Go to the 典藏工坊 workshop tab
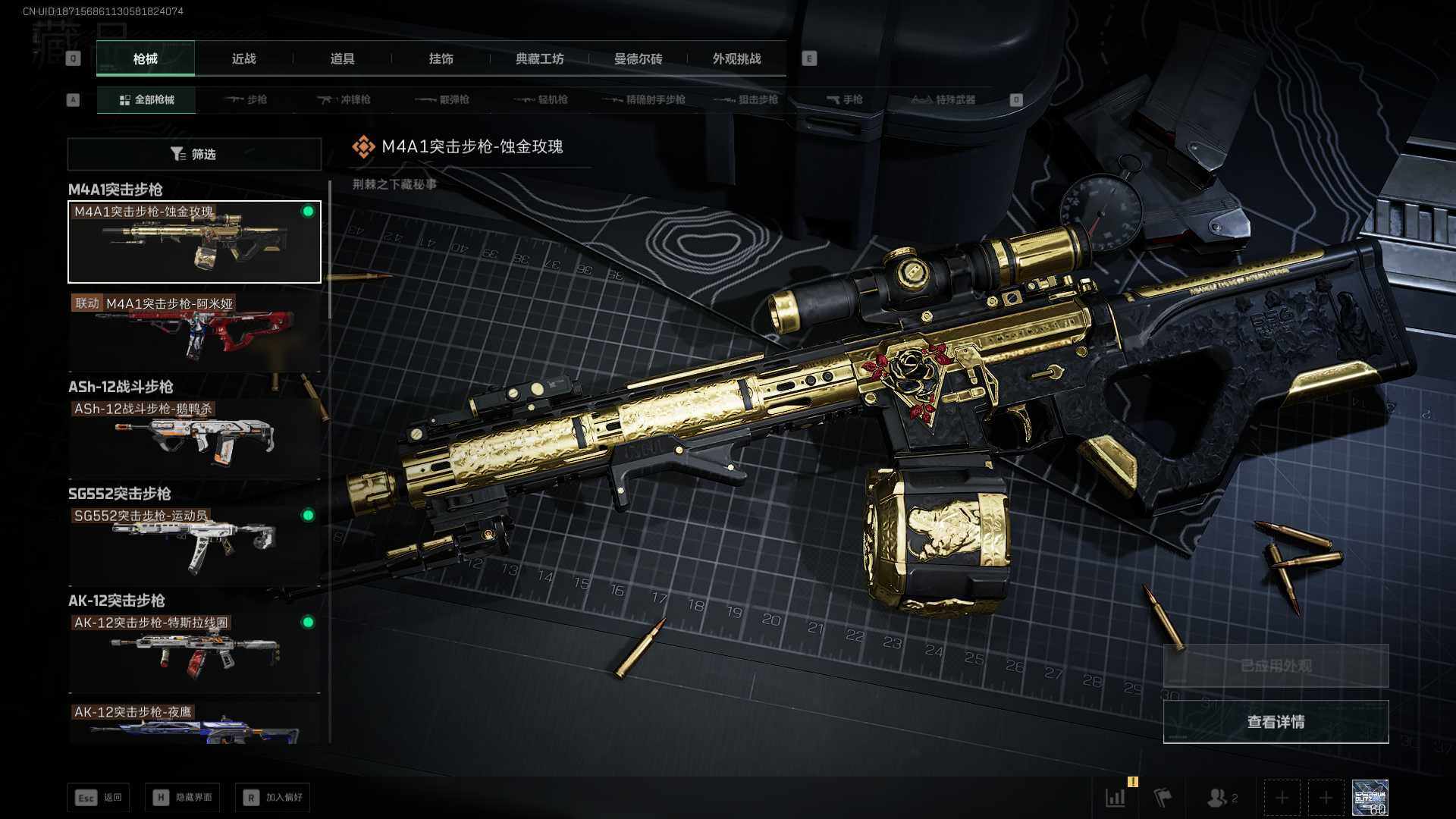 click(x=539, y=58)
